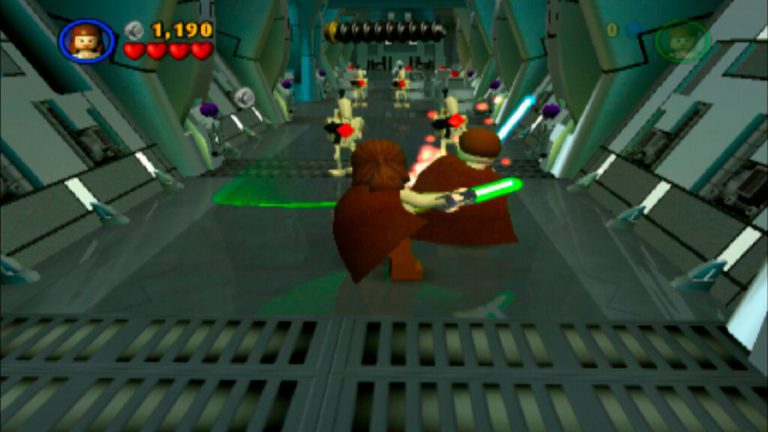The width and height of the screenshot is (768, 432).
Task: Select the player one Obi-Wan portrait
Action: [x=86, y=41]
